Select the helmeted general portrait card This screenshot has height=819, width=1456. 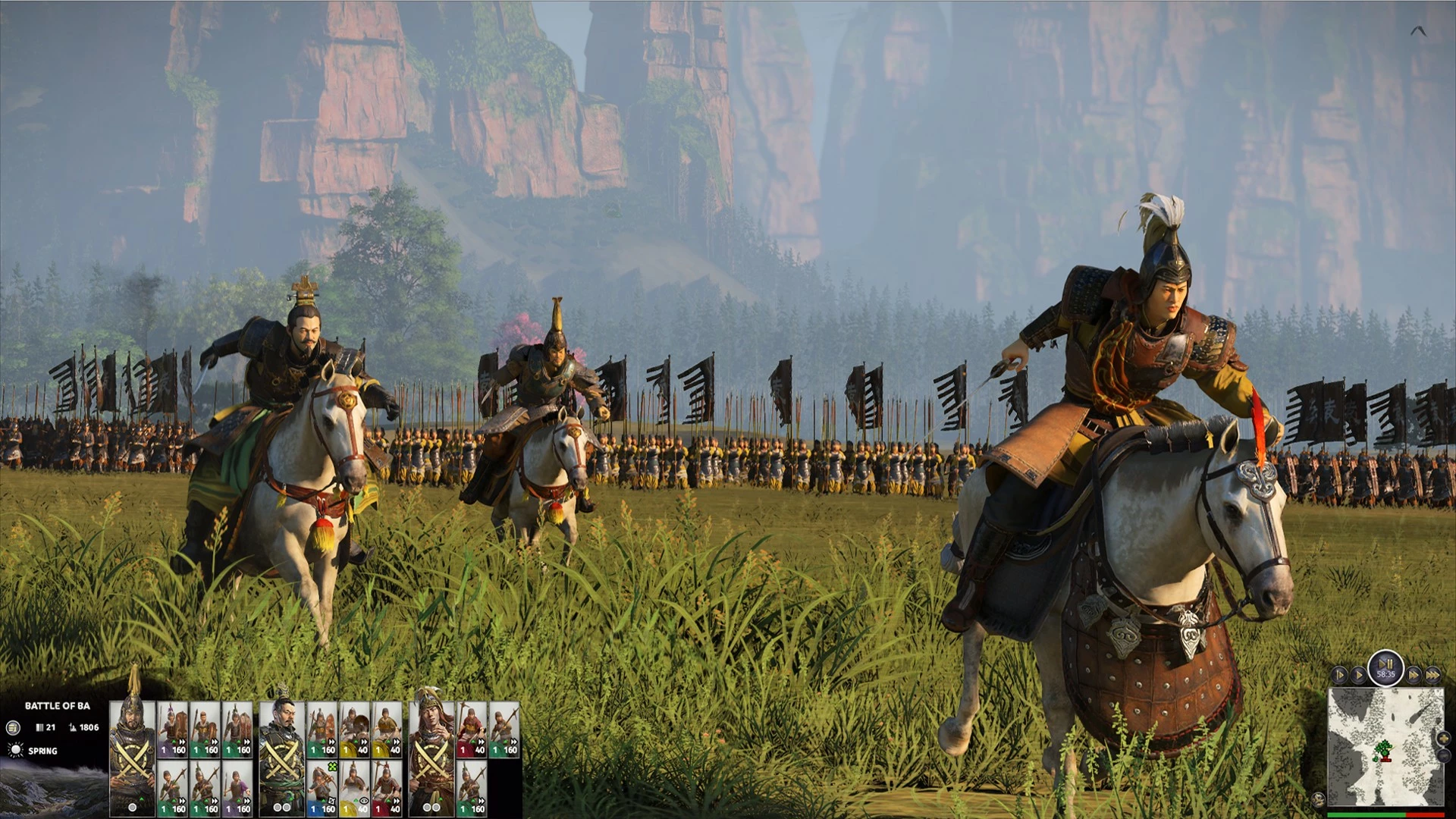click(x=133, y=758)
